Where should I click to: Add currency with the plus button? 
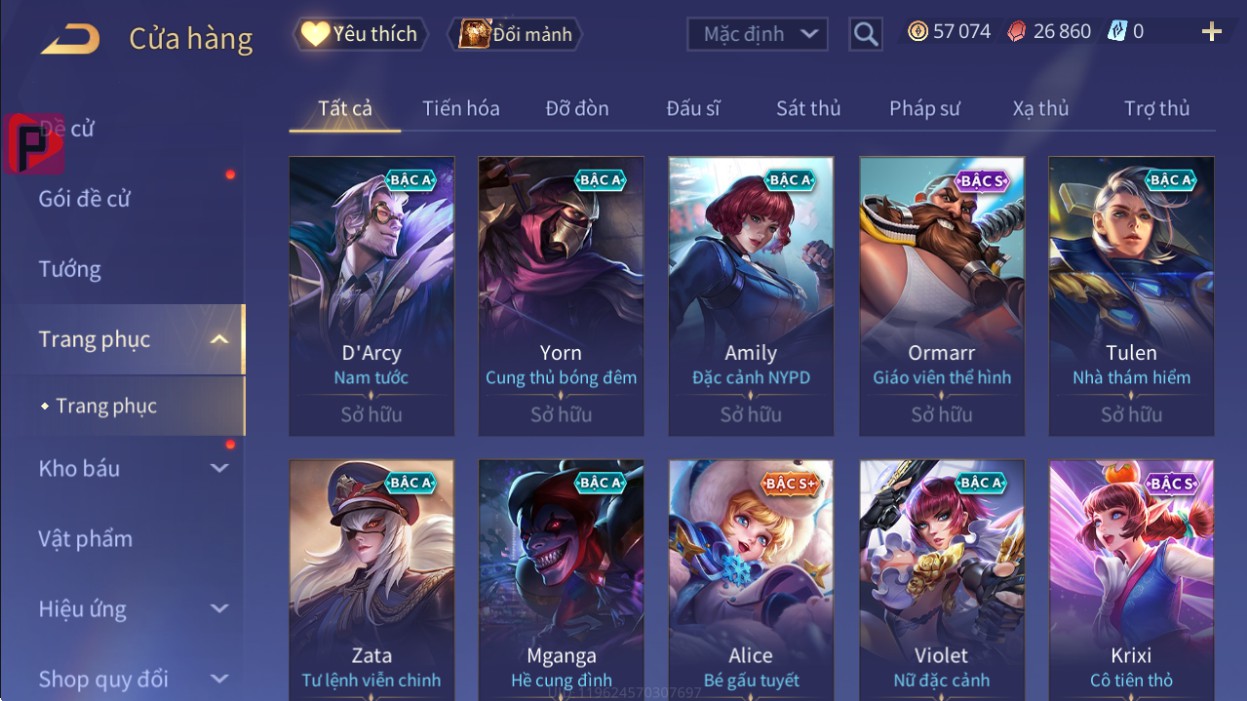point(1211,32)
